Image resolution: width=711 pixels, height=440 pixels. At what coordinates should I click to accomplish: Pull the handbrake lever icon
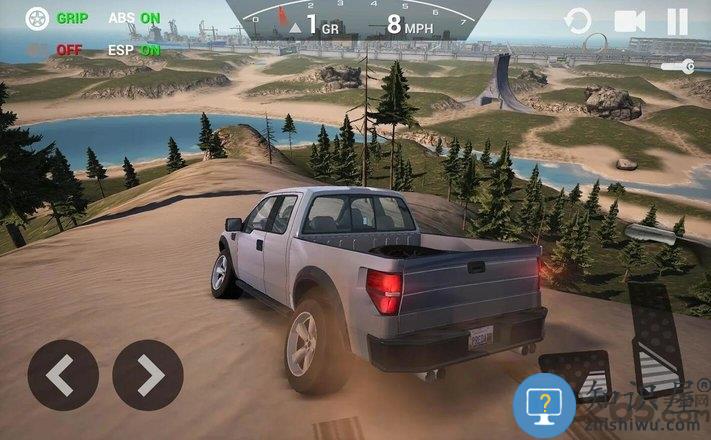[656, 235]
